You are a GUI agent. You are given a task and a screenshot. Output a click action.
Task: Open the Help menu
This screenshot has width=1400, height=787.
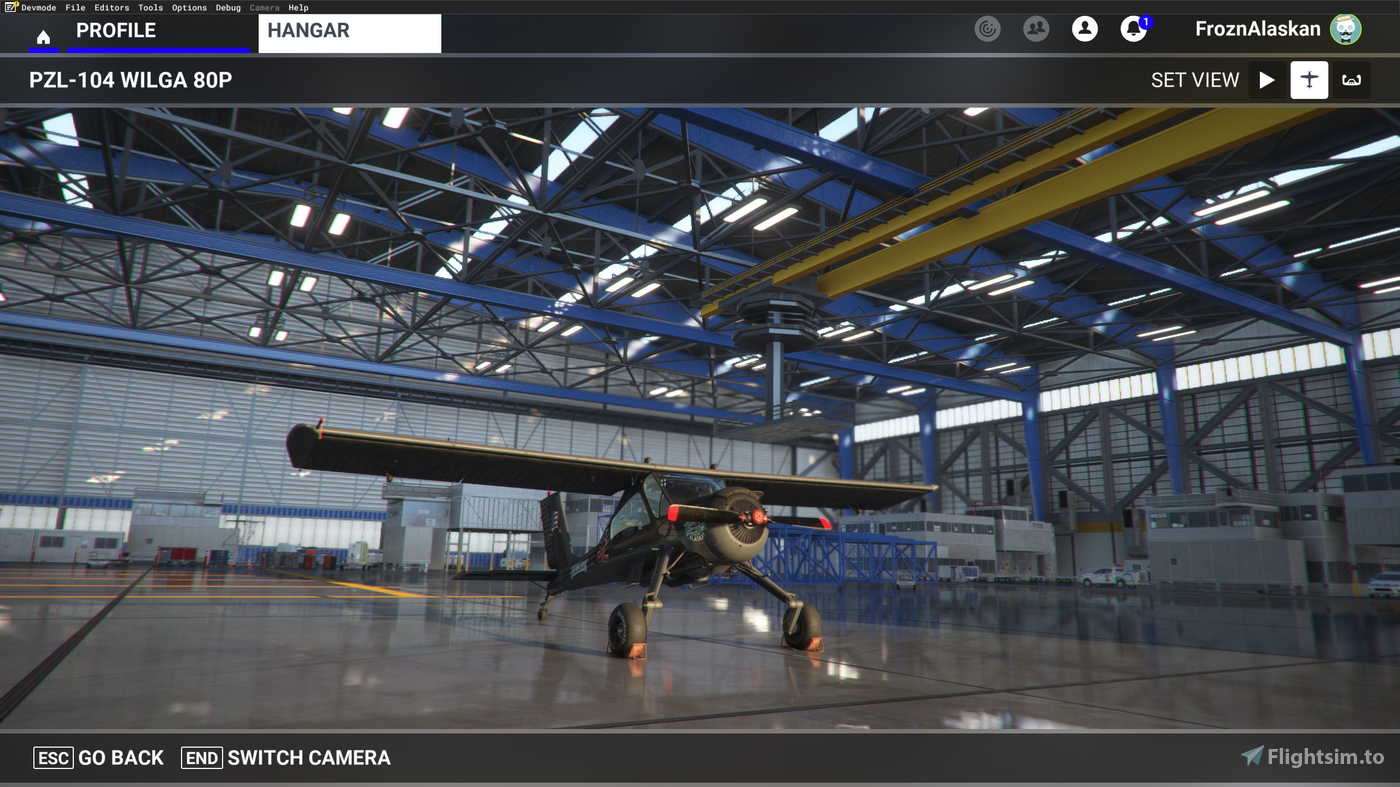coord(298,7)
